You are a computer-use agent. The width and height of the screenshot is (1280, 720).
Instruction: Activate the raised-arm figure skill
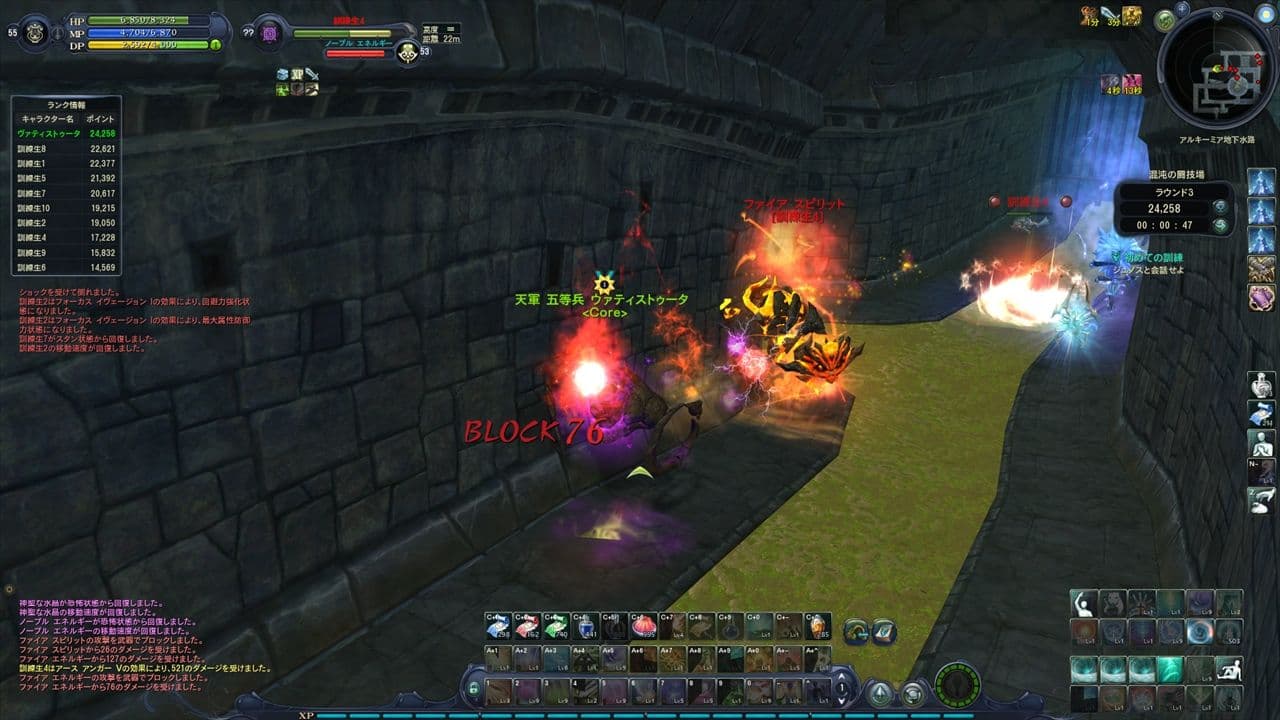point(1083,603)
